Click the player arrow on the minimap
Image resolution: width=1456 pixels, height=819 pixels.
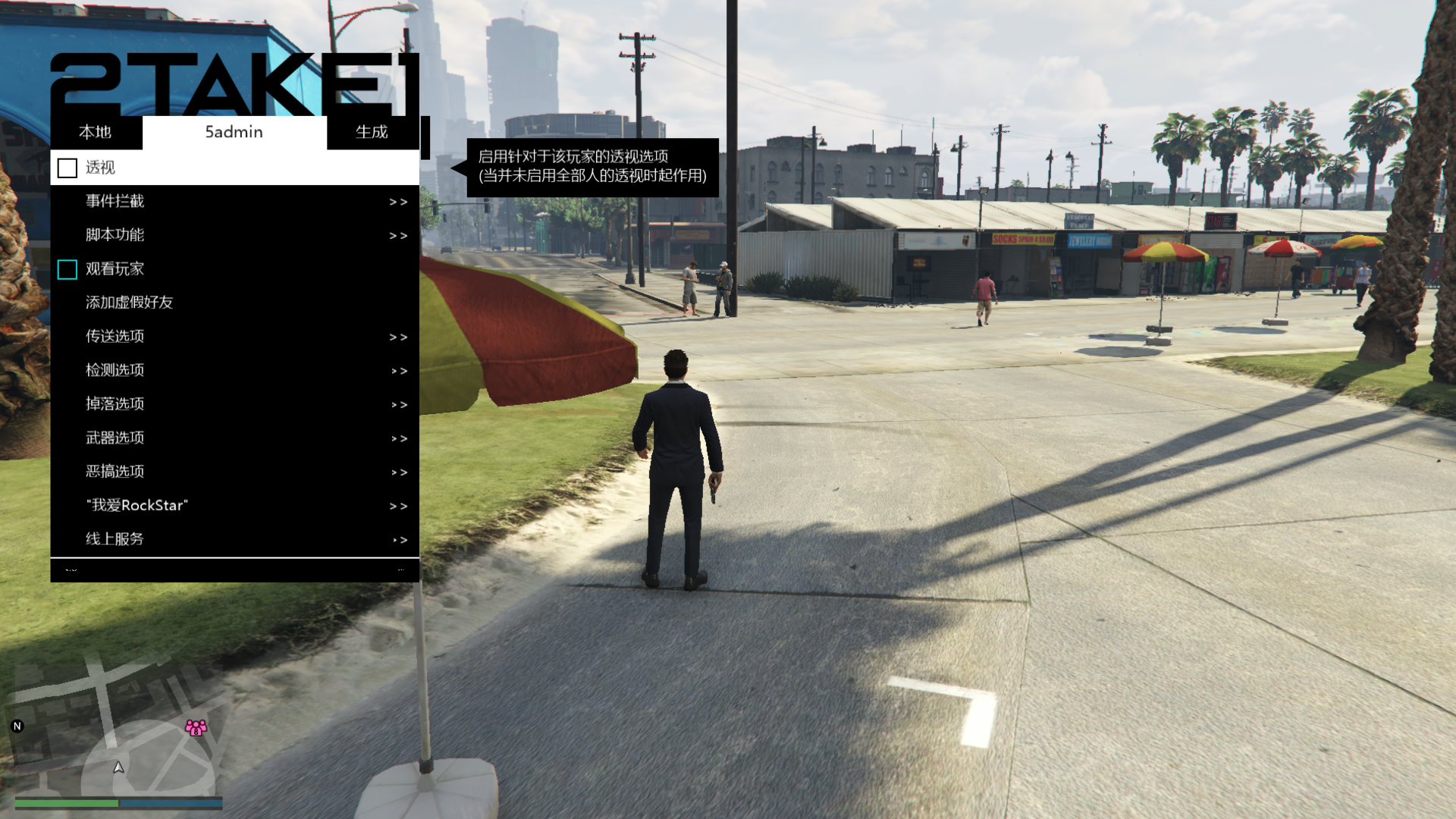point(119,768)
